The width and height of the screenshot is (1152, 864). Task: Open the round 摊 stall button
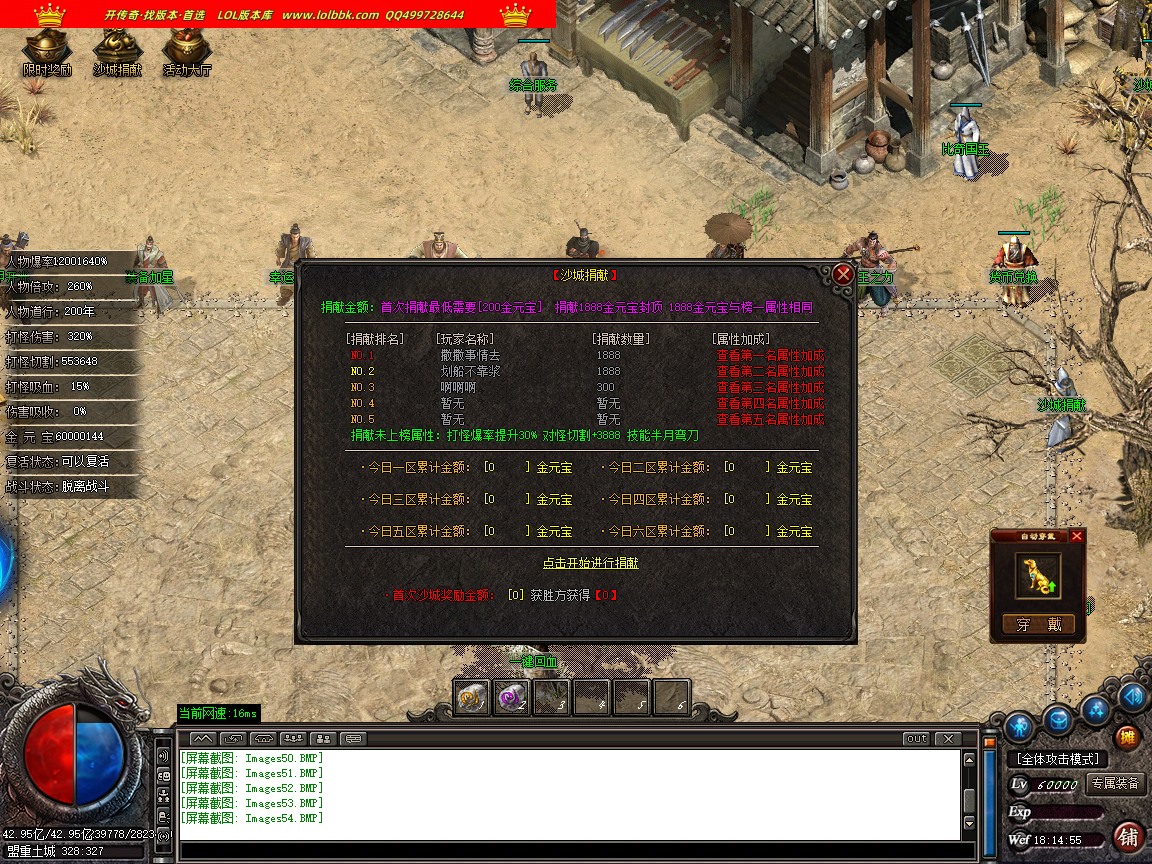pyautogui.click(x=1127, y=738)
